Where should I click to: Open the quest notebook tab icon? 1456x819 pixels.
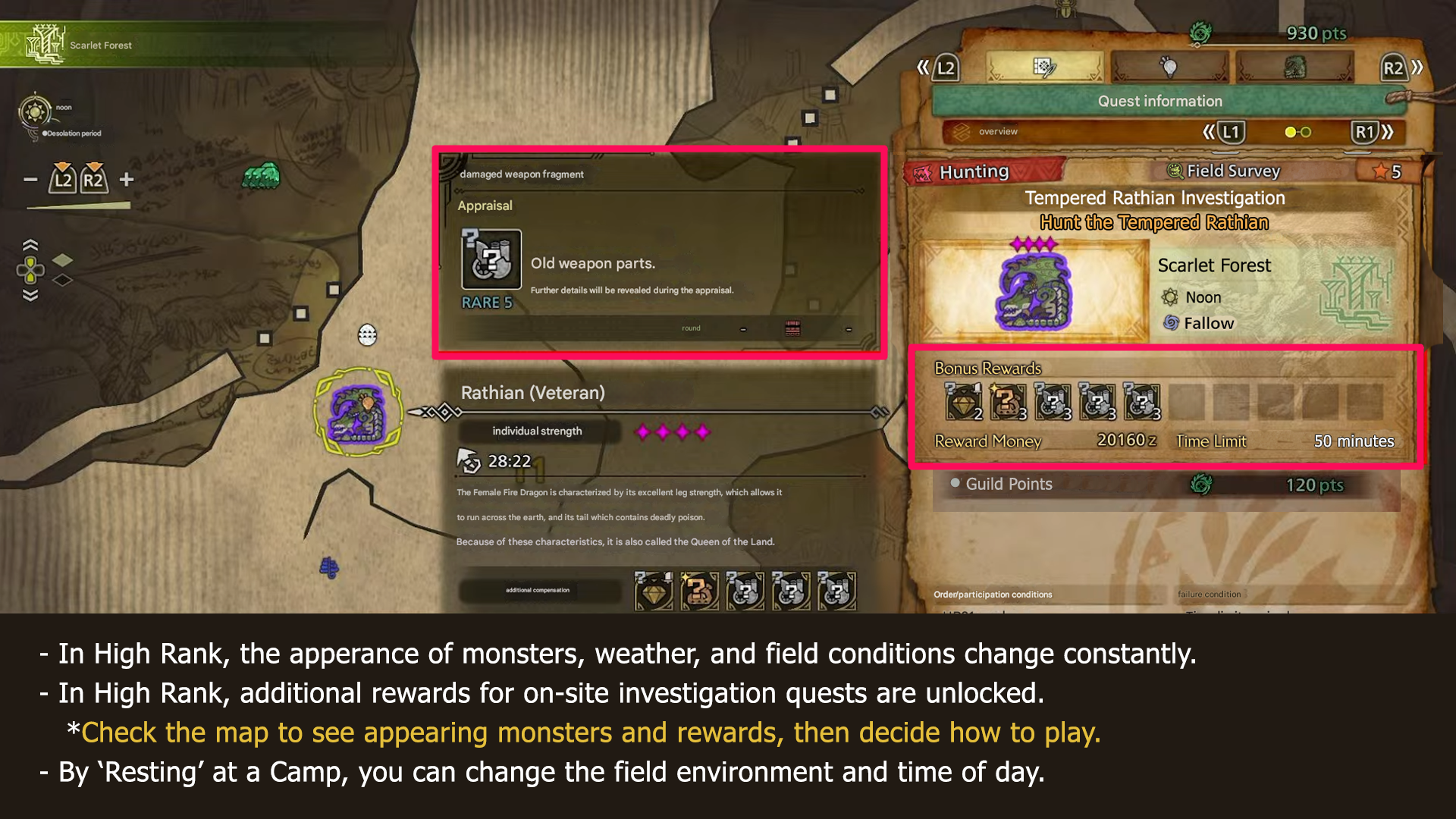tap(1045, 67)
